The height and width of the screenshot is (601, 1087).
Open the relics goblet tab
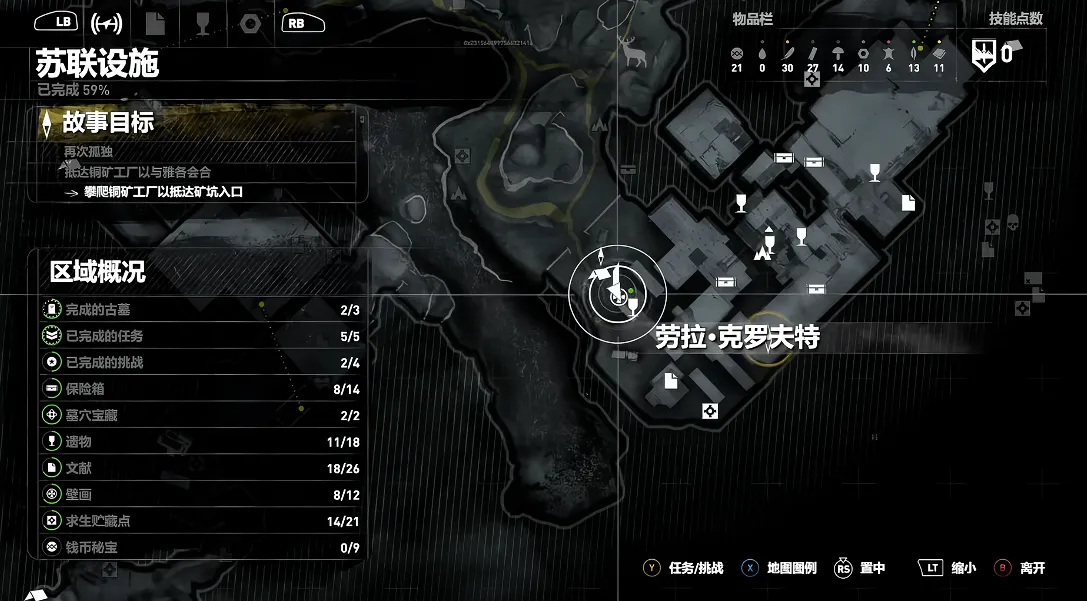click(203, 23)
